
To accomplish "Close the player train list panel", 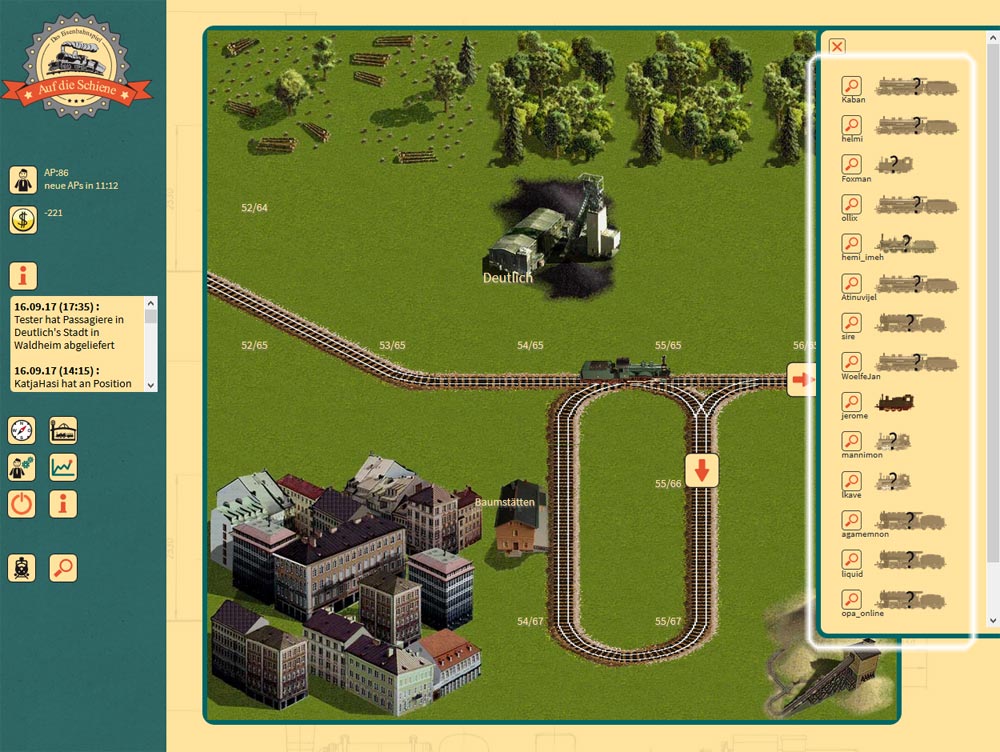I will (x=837, y=46).
